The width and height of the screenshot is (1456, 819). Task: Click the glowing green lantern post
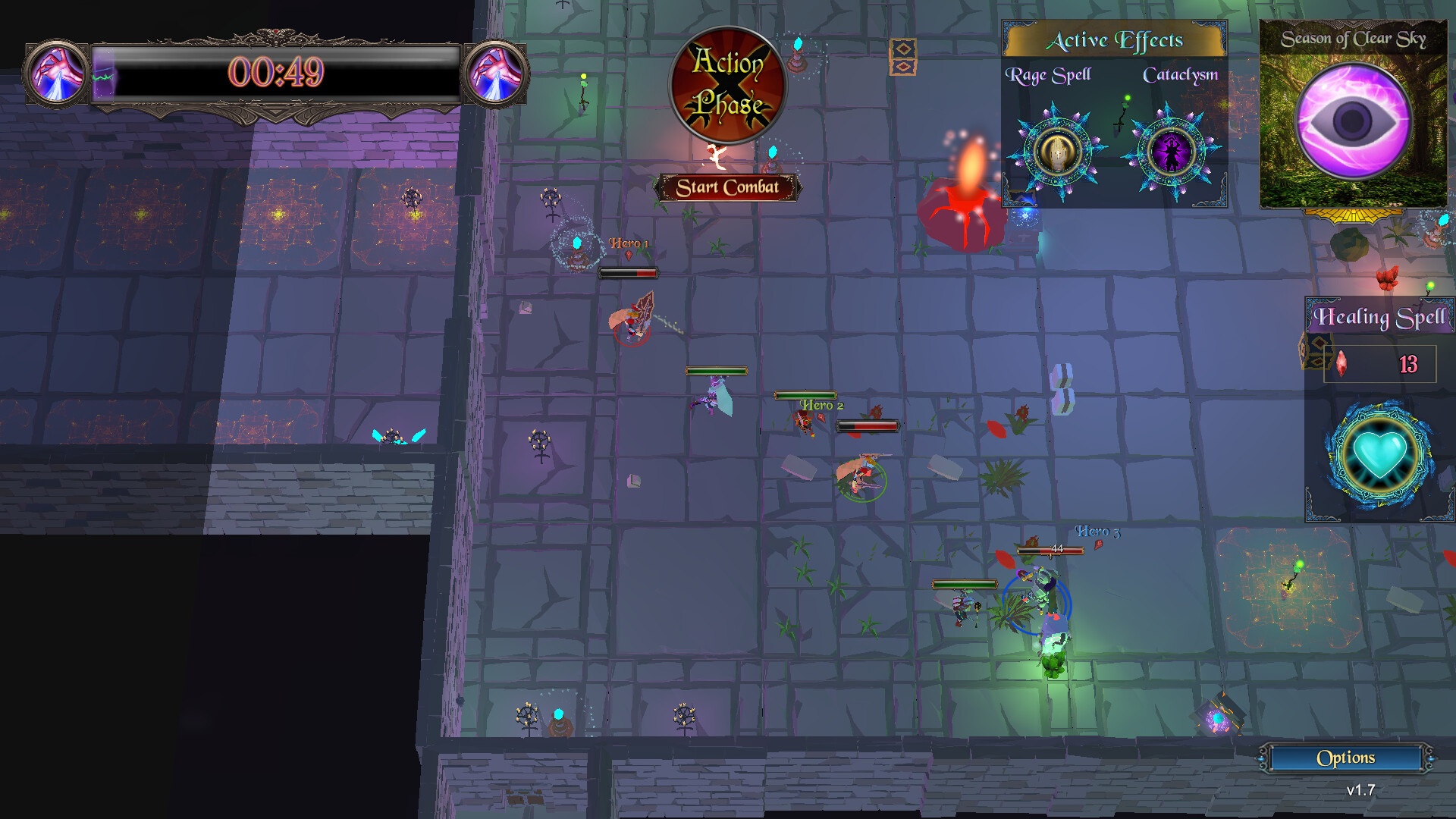pos(1298,565)
